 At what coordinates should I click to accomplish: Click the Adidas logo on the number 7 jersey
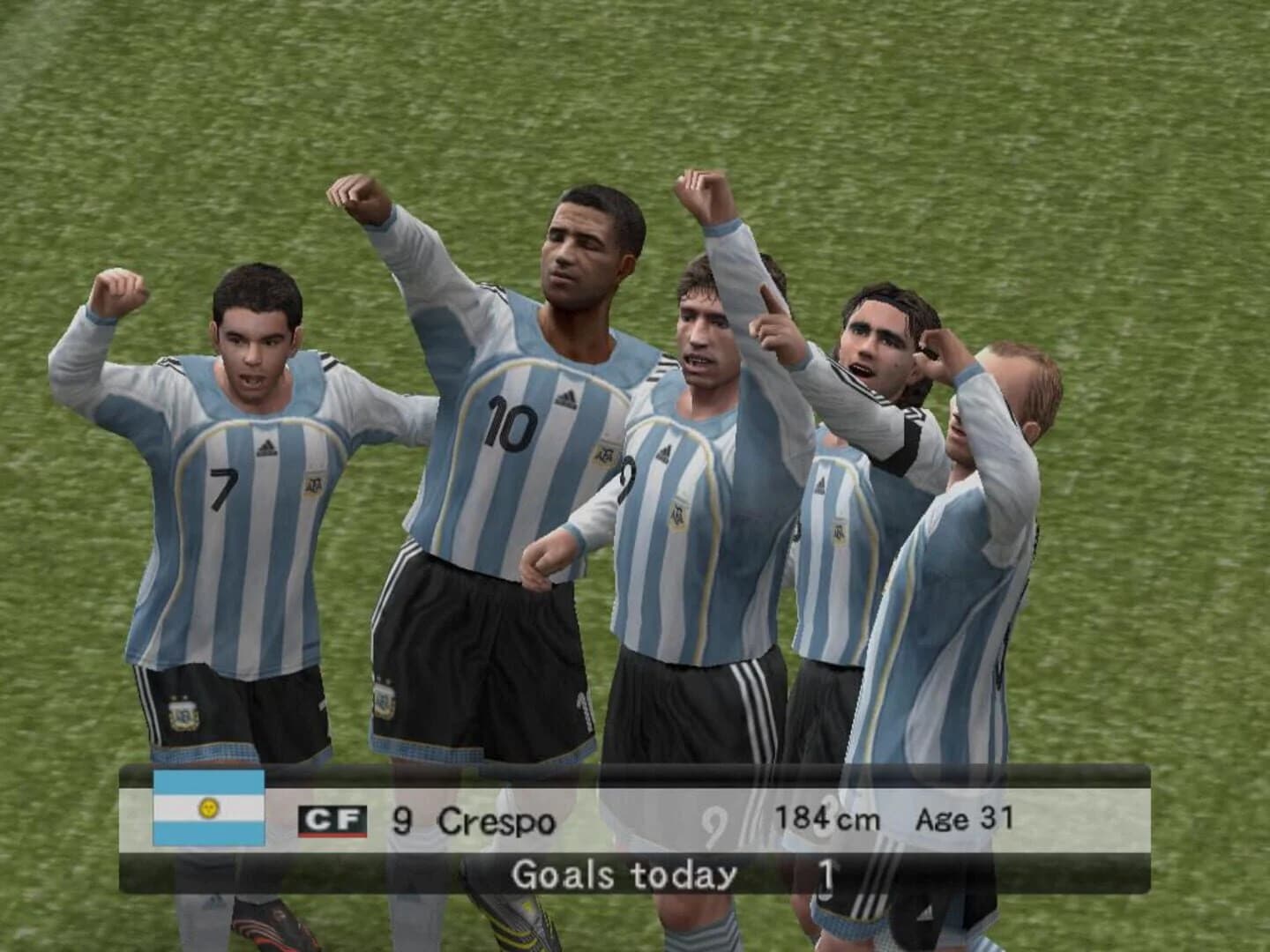pos(269,448)
